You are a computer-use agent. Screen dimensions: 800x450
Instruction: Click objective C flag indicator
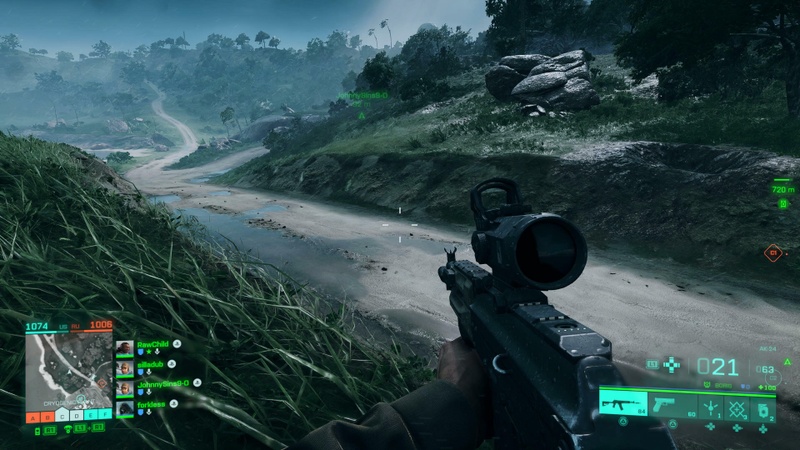[x=61, y=415]
